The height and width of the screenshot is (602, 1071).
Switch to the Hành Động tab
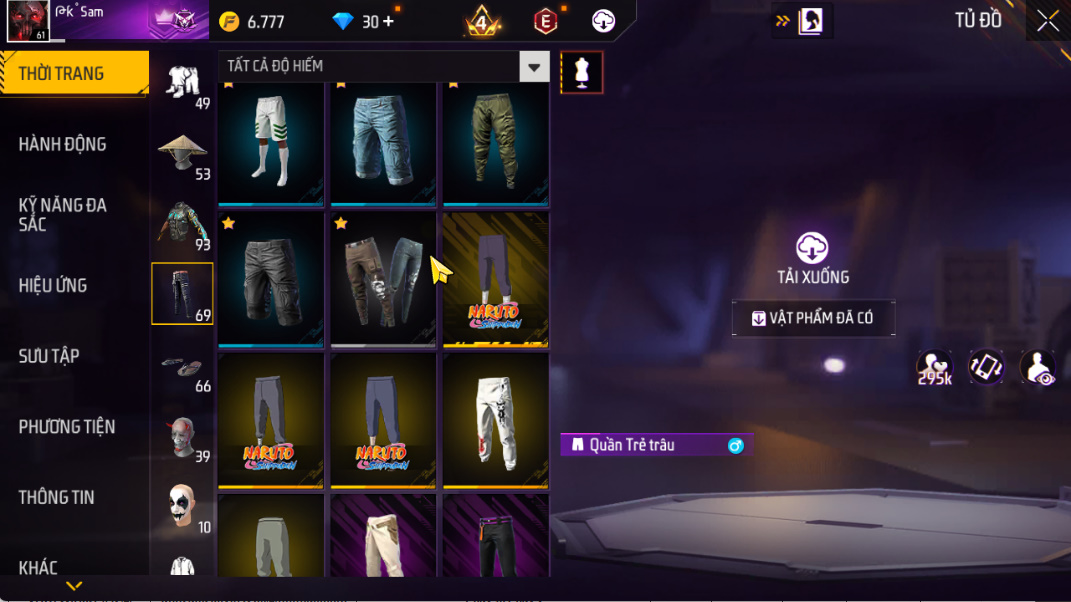[x=62, y=144]
